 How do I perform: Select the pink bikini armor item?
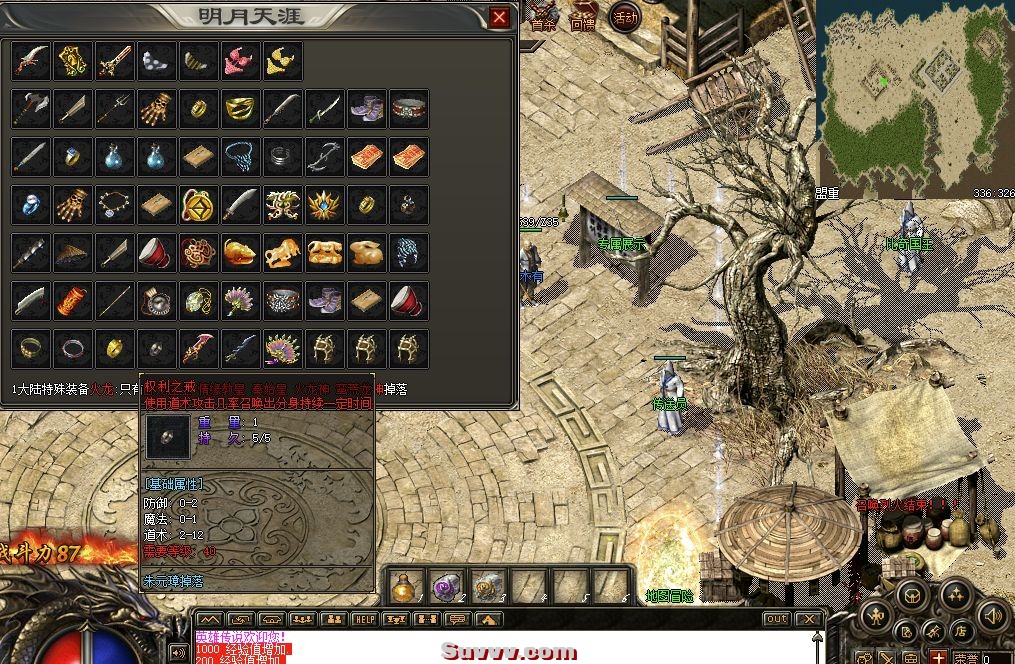[241, 60]
